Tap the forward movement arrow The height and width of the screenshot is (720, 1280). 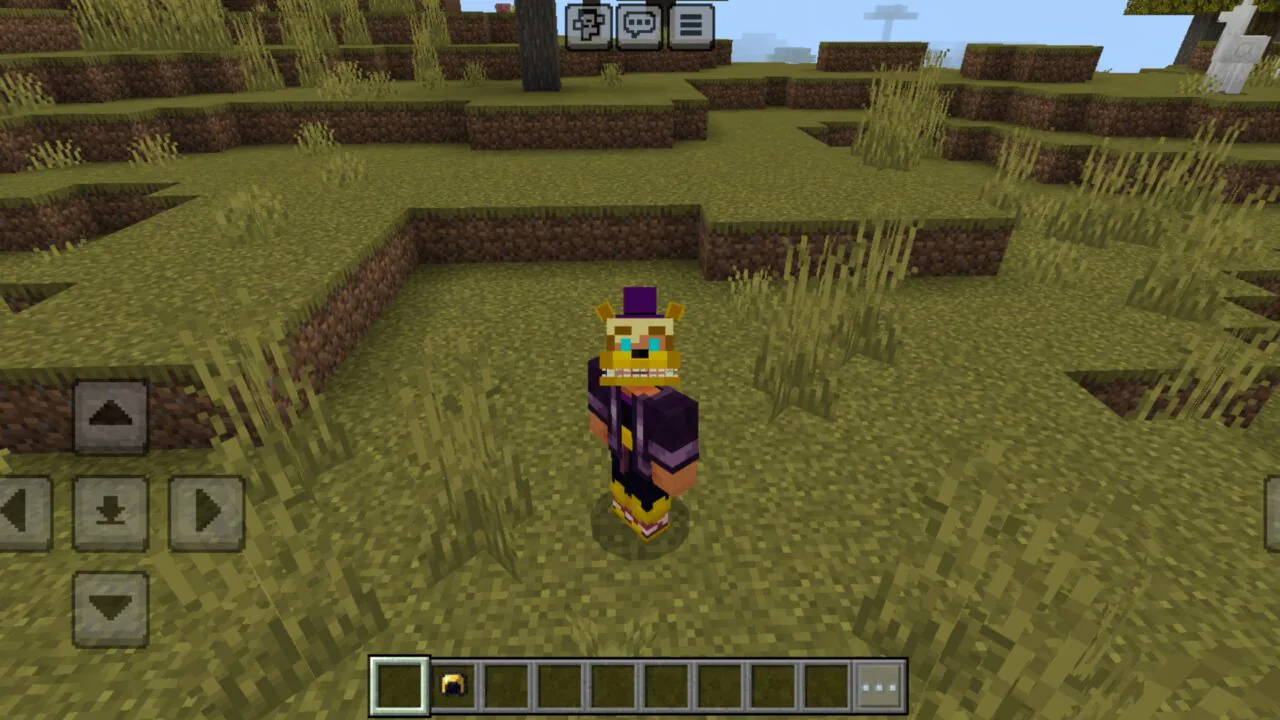tap(111, 415)
